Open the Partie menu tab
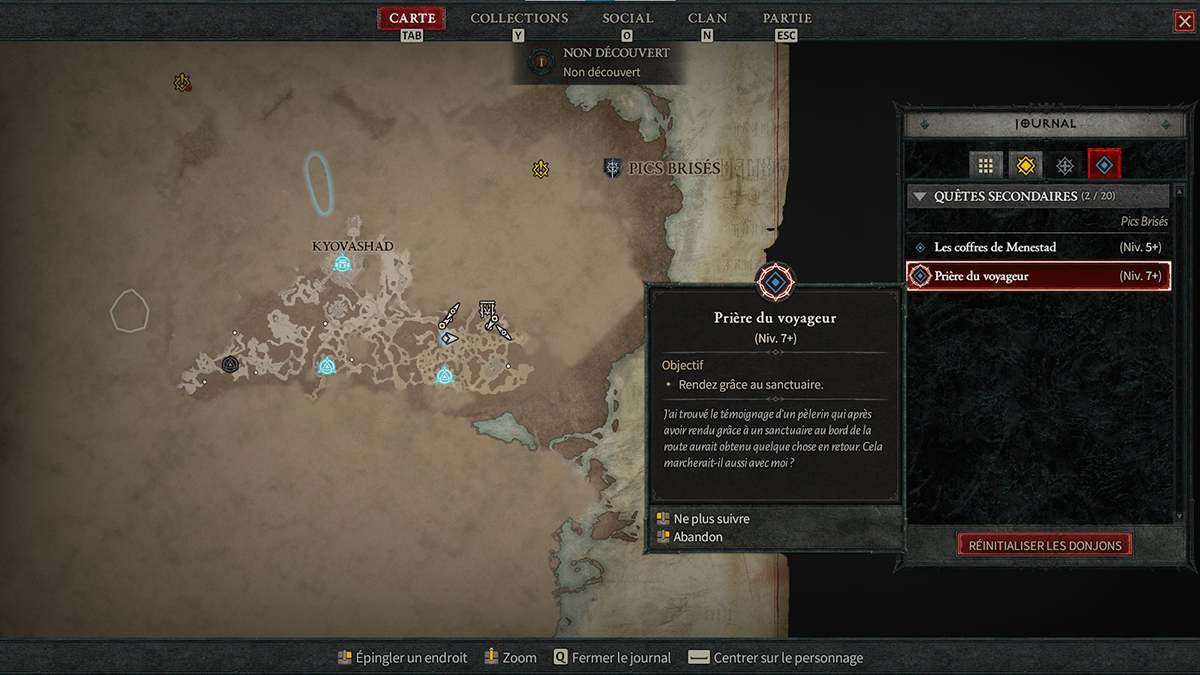The height and width of the screenshot is (675, 1200). pos(787,19)
